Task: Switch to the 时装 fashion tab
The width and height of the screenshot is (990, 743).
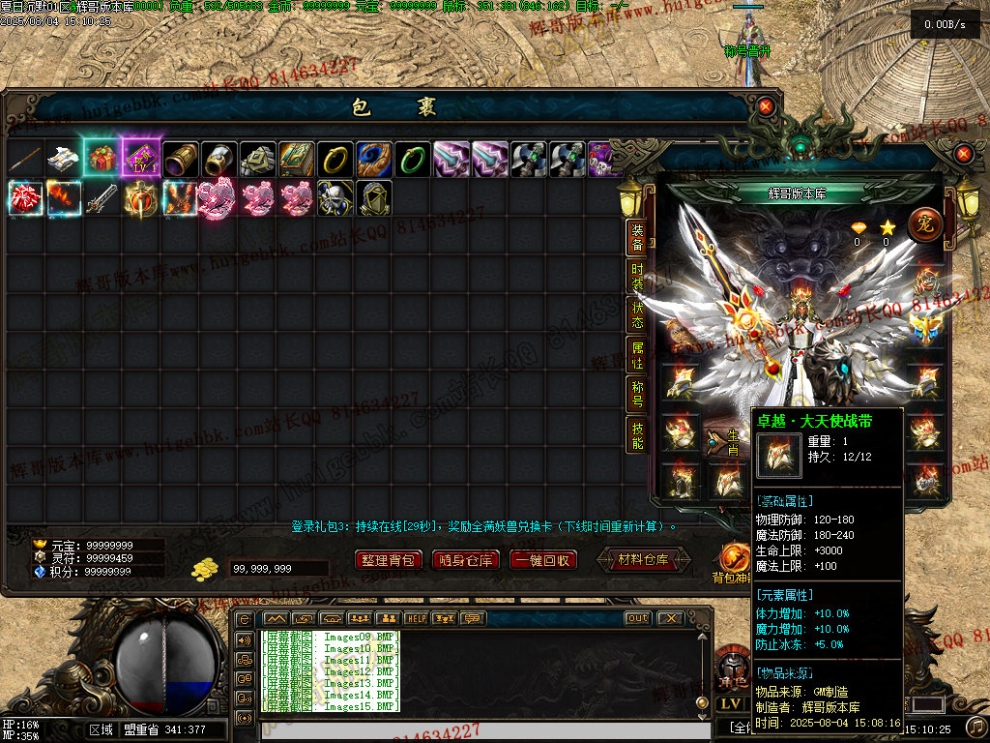Action: pyautogui.click(x=637, y=277)
